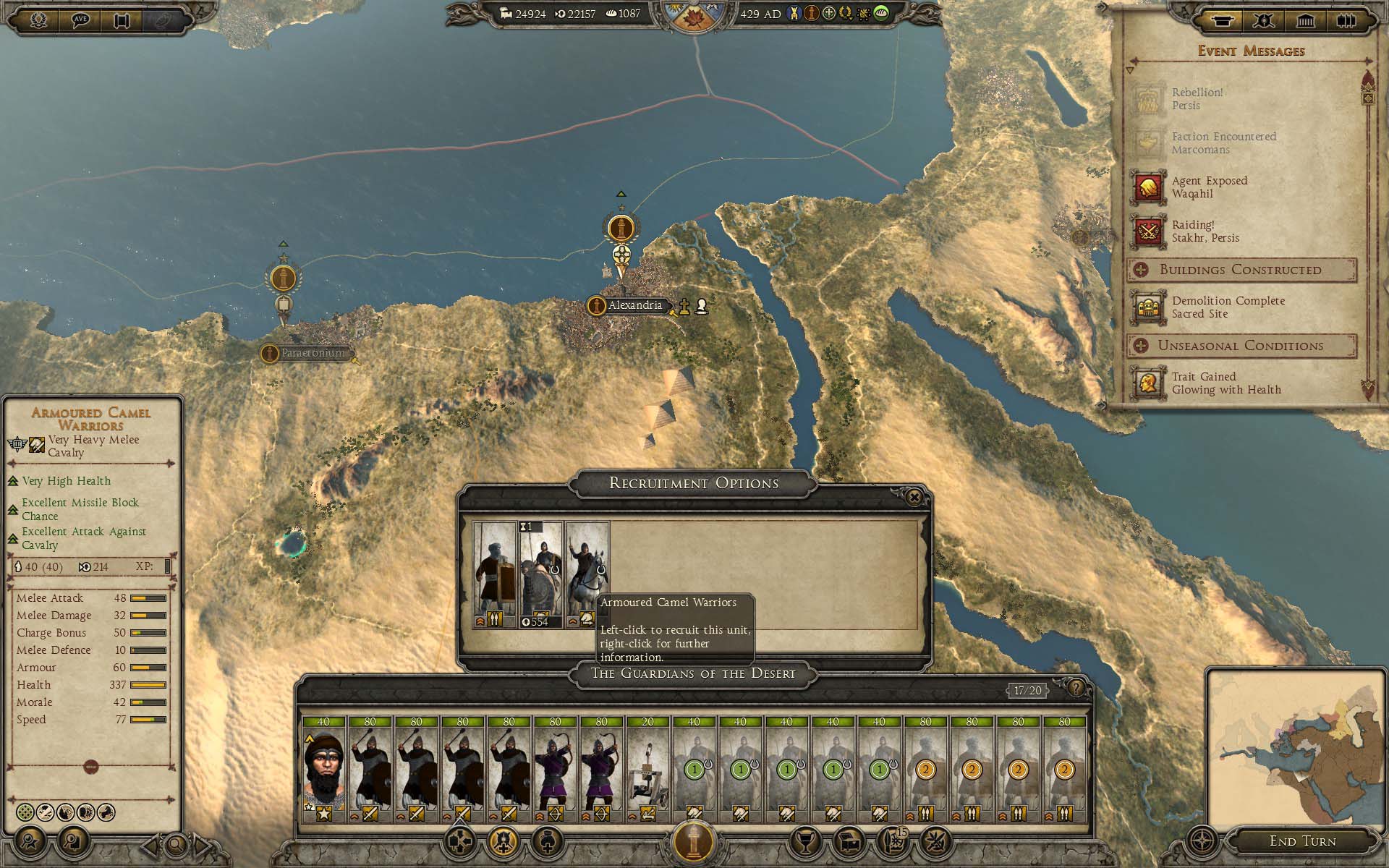Open the Raiding Stakhr, Persis message

coord(1205,231)
